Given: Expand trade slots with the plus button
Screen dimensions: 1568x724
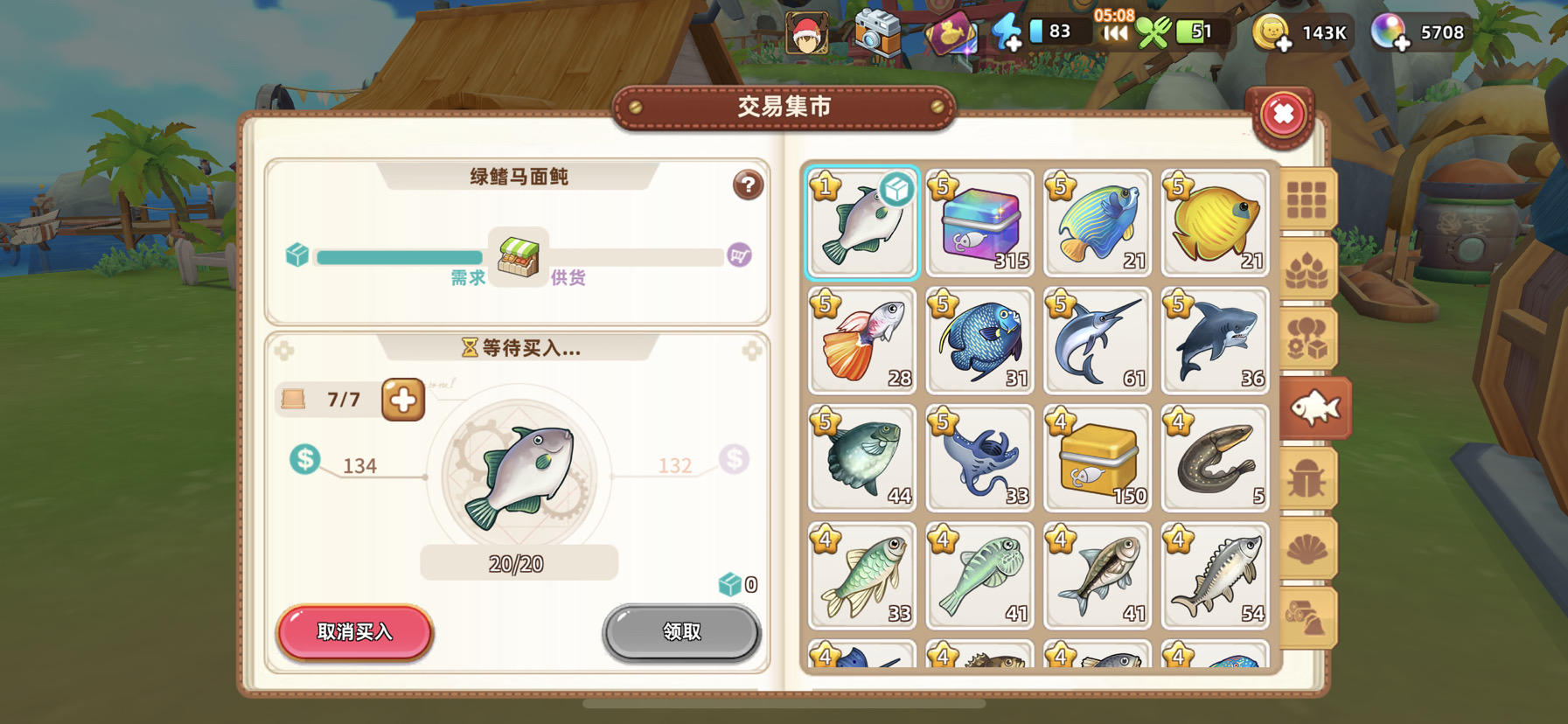Looking at the screenshot, I should (401, 400).
